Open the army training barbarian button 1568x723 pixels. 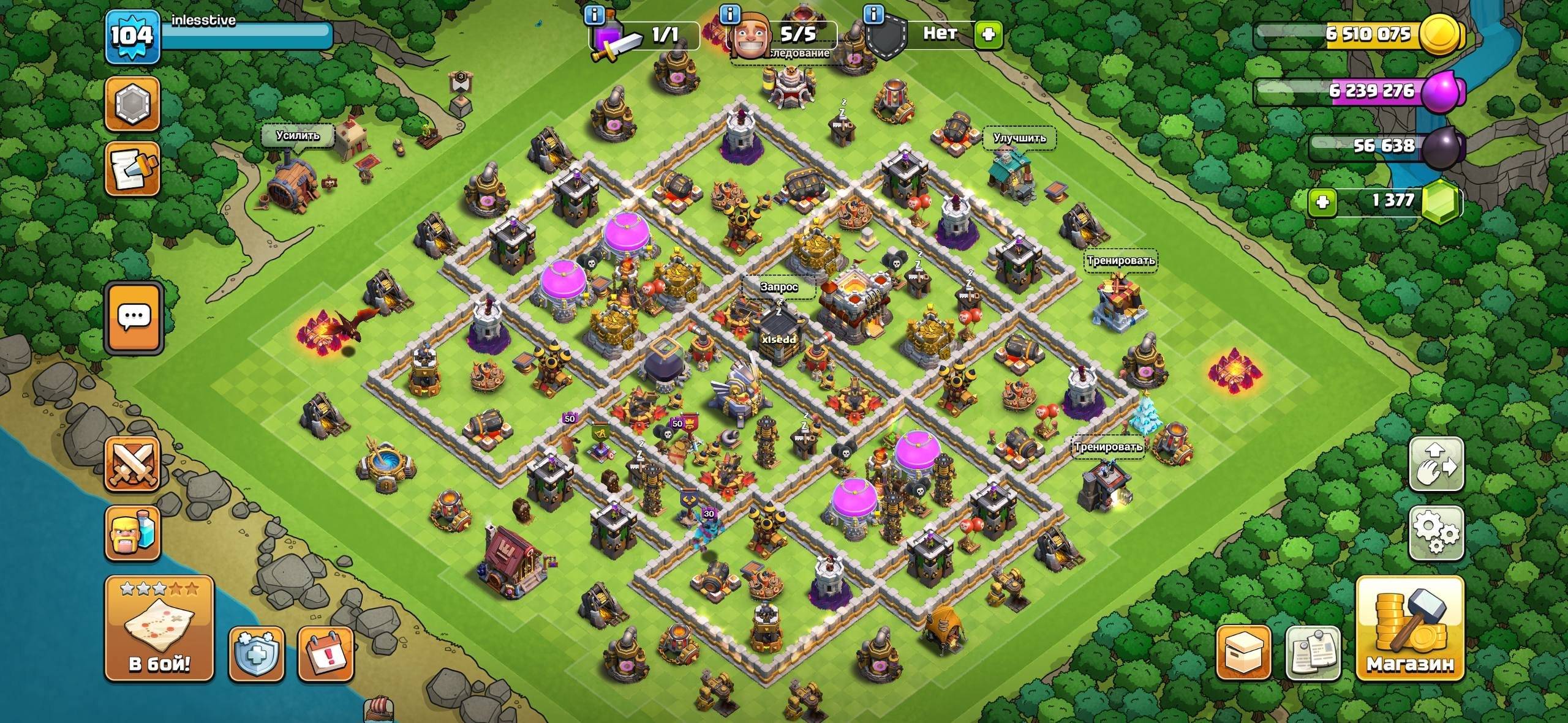click(x=132, y=533)
